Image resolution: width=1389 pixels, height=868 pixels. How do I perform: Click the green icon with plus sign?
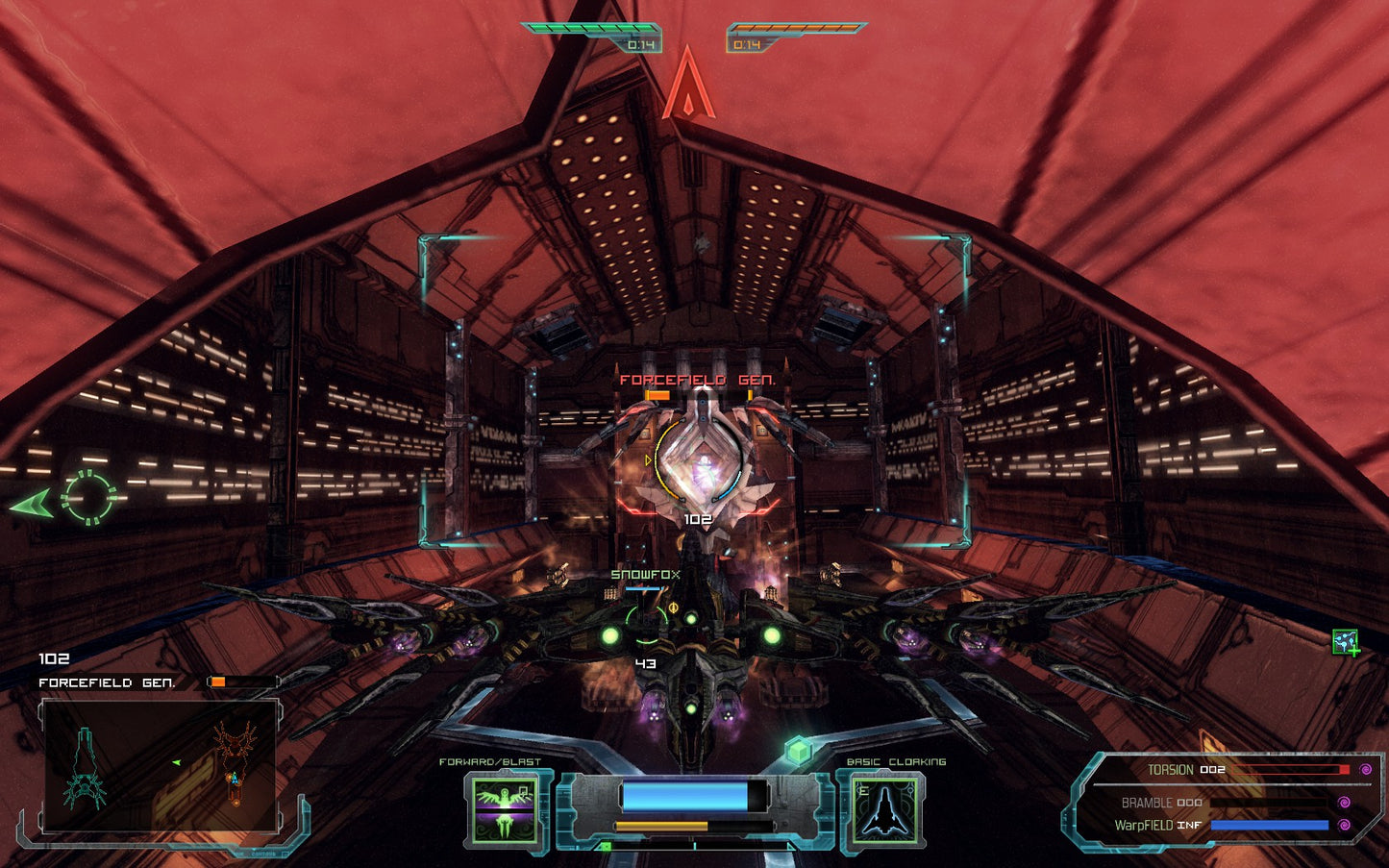1346,641
